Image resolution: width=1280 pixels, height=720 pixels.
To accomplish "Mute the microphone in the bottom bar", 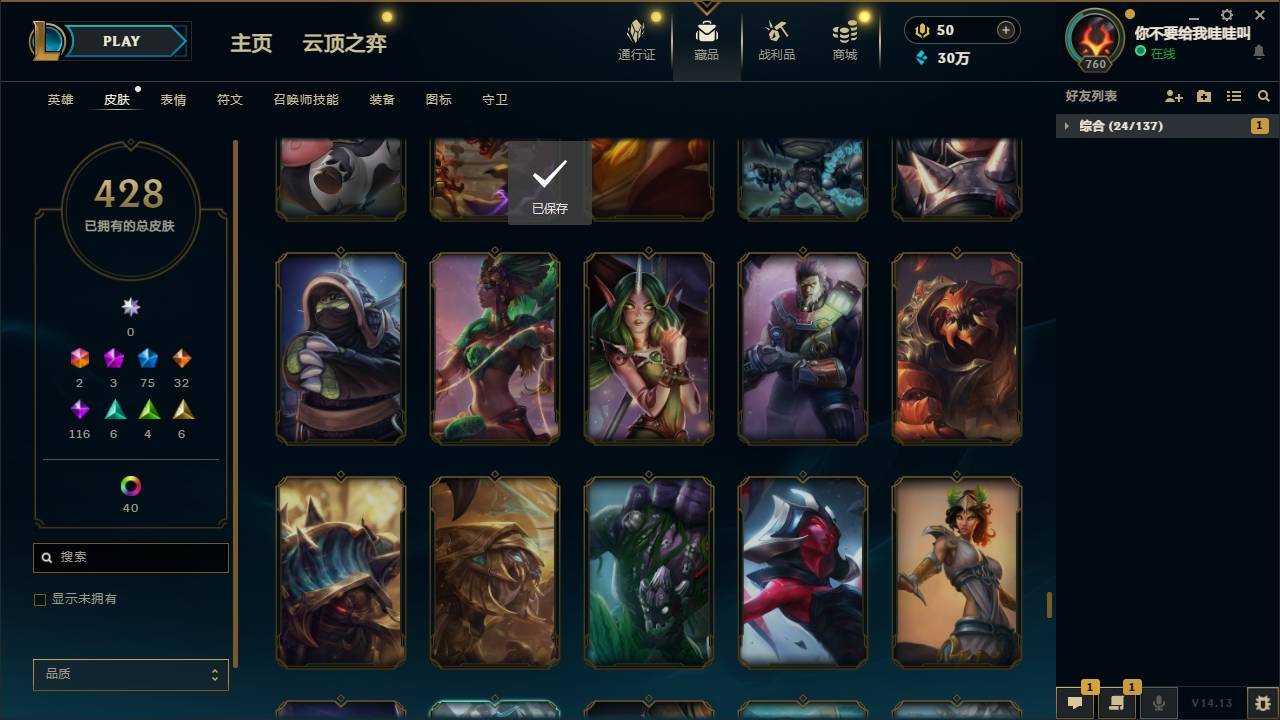I will tap(1158, 703).
